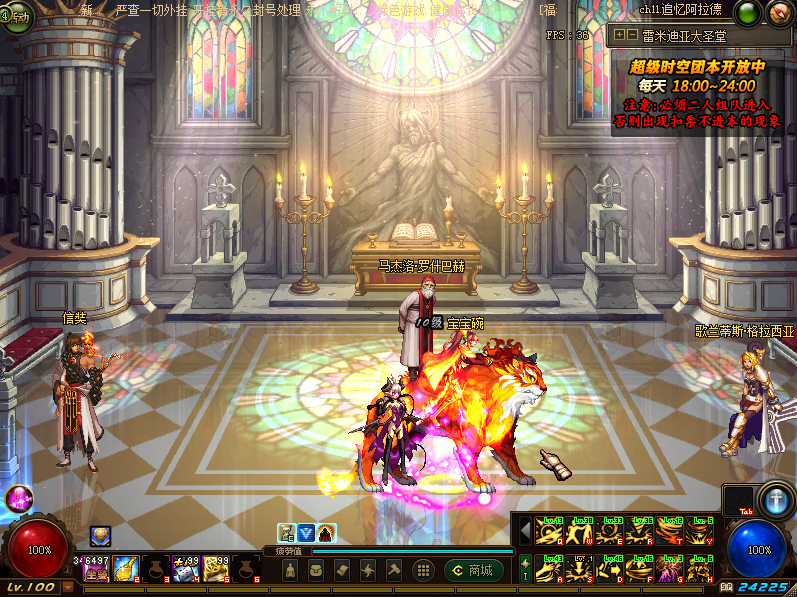Open the compass map button
The width and height of the screenshot is (797, 597).
point(779,13)
